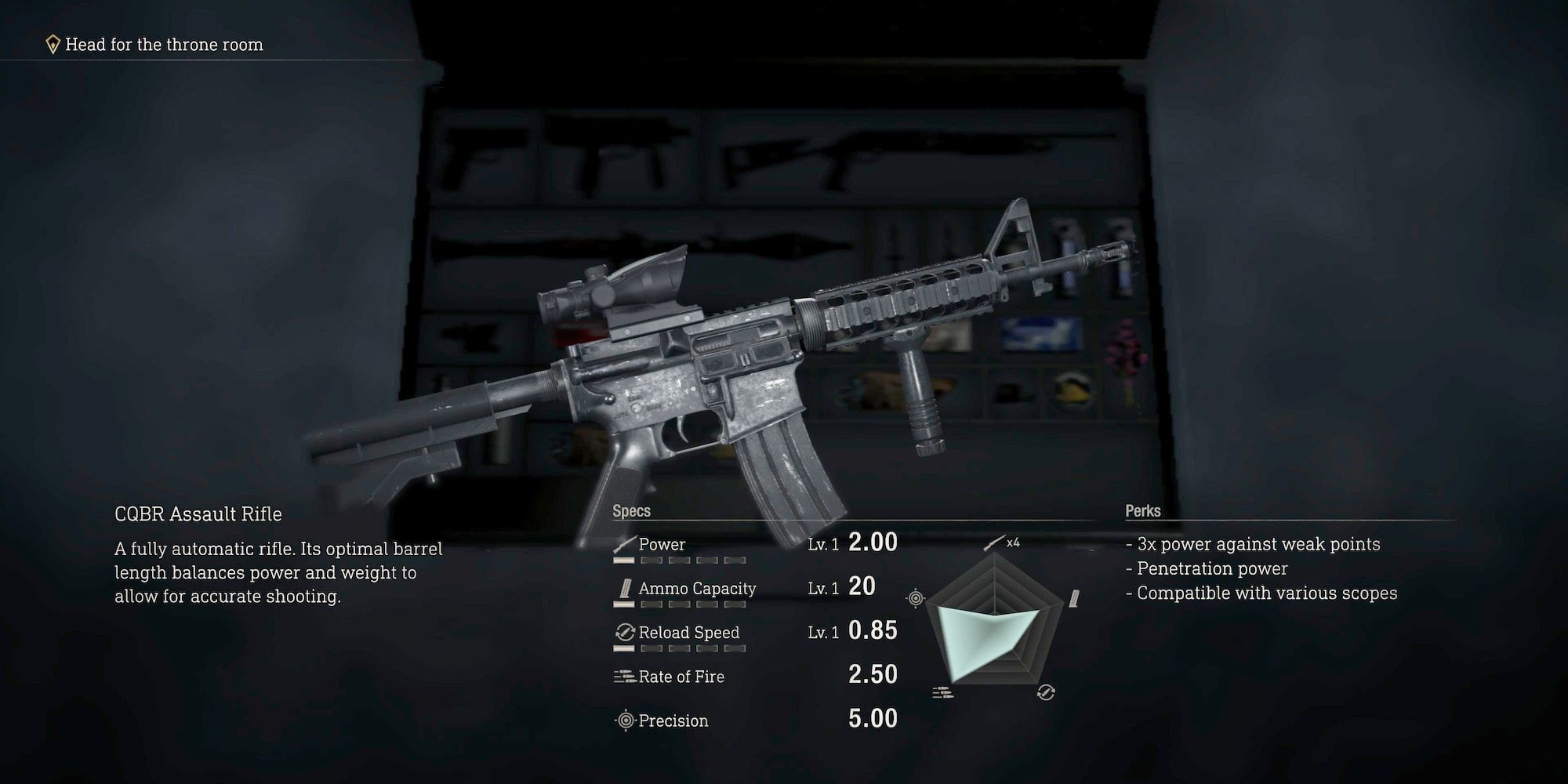Image resolution: width=1568 pixels, height=784 pixels.
Task: Click the quest marker diamond icon
Action: click(x=51, y=44)
